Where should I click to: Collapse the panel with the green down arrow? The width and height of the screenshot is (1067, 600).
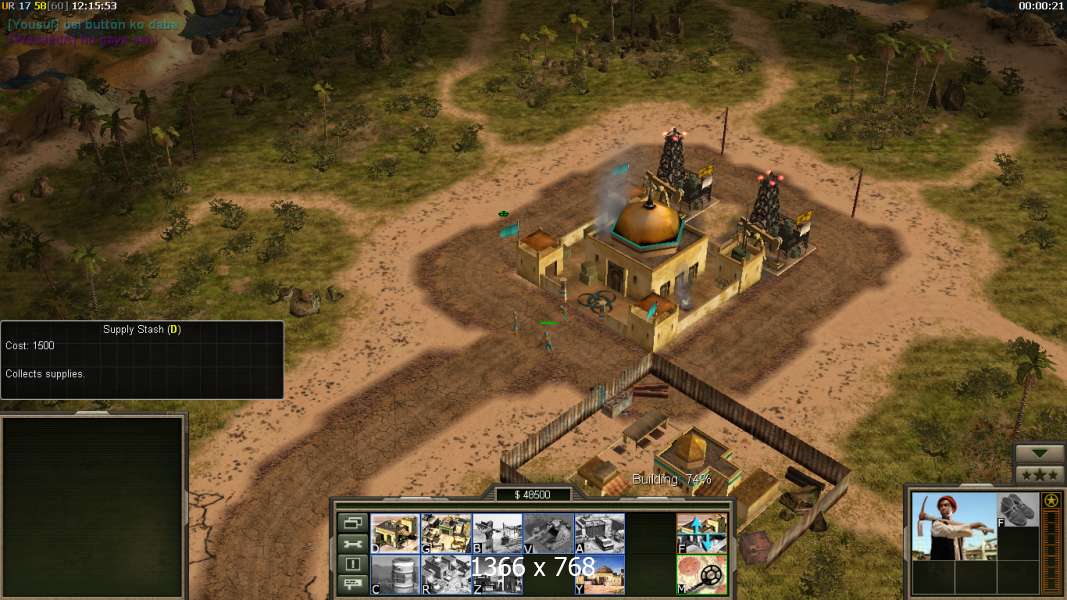1039,453
